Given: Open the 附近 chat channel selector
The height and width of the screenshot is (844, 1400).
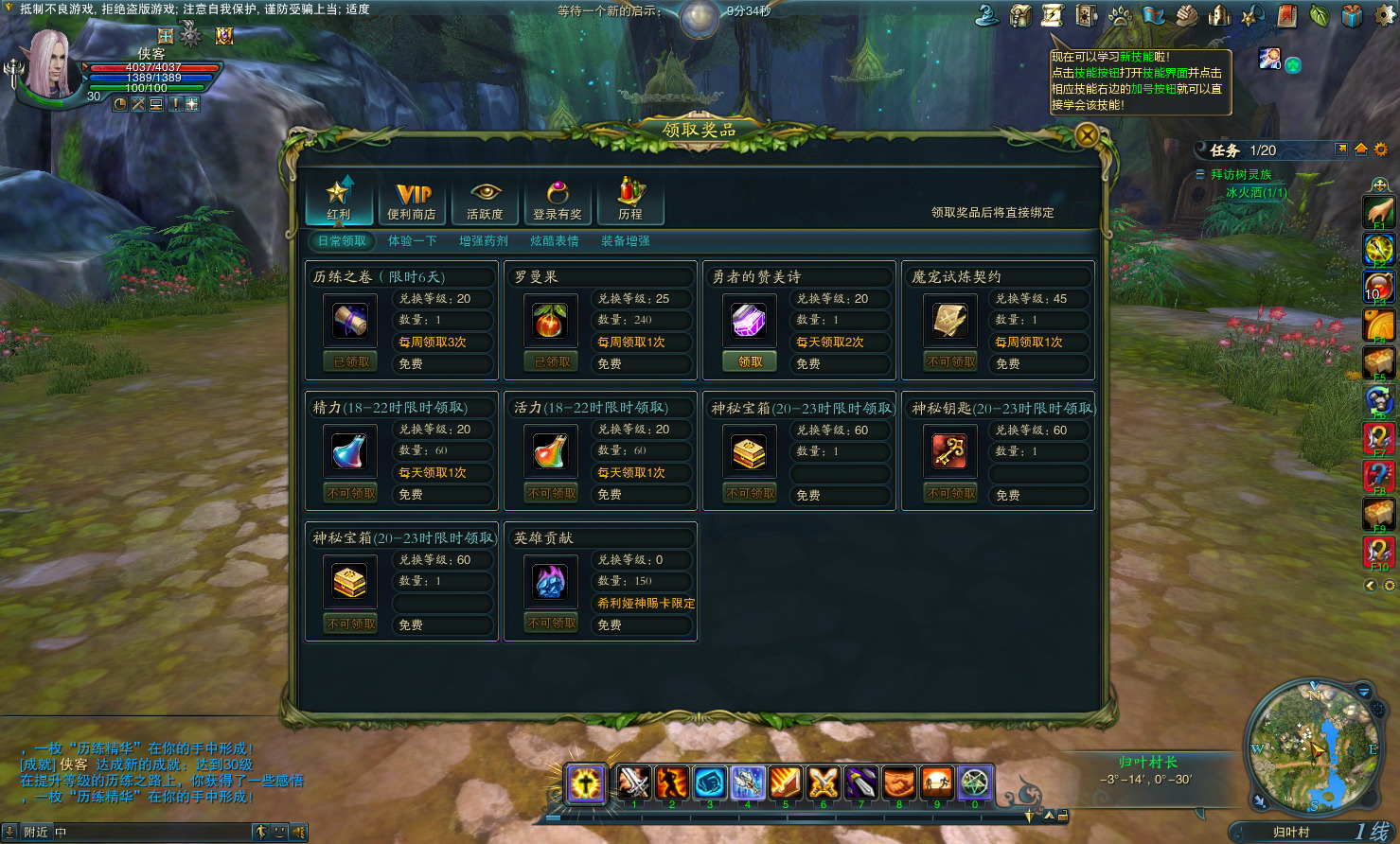Looking at the screenshot, I should [x=34, y=830].
